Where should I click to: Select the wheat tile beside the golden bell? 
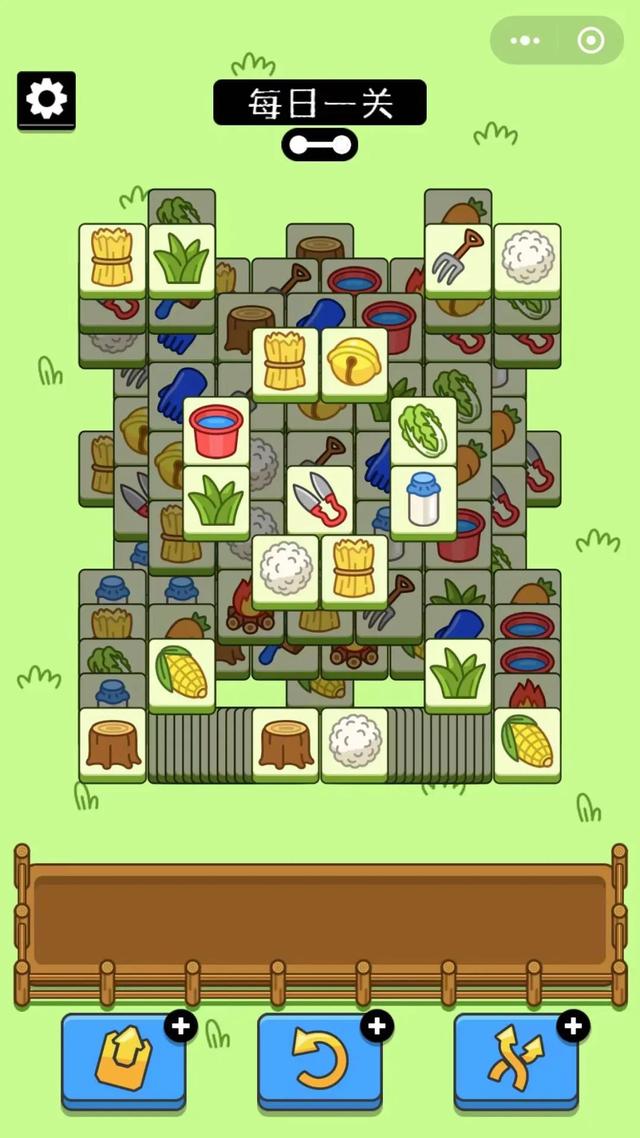pyautogui.click(x=285, y=362)
